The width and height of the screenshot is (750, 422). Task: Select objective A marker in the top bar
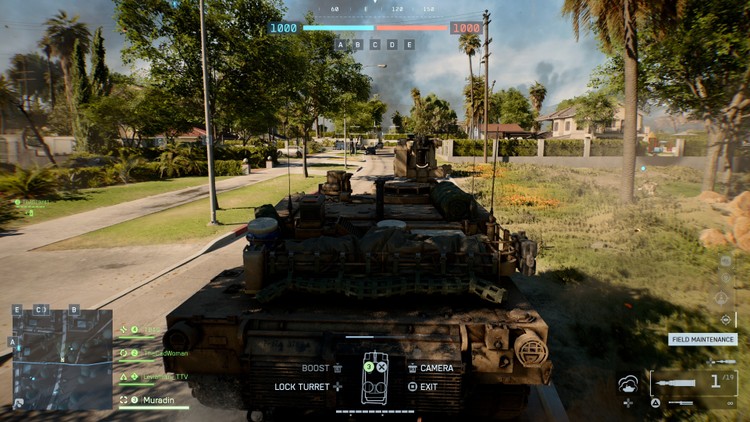[x=341, y=44]
